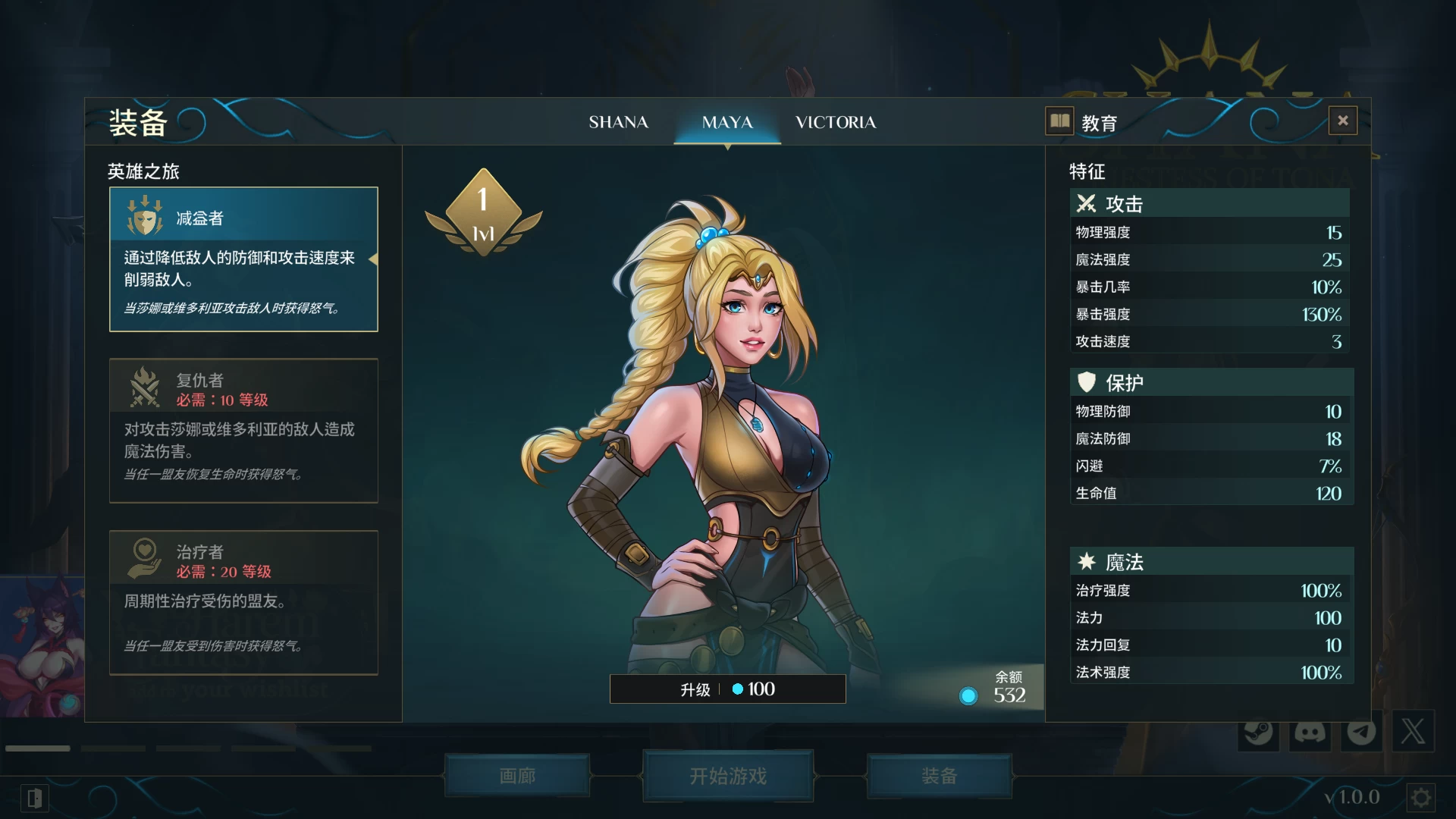The width and height of the screenshot is (1456, 819).
Task: Select the 减益者 hero path
Action: coord(243,258)
